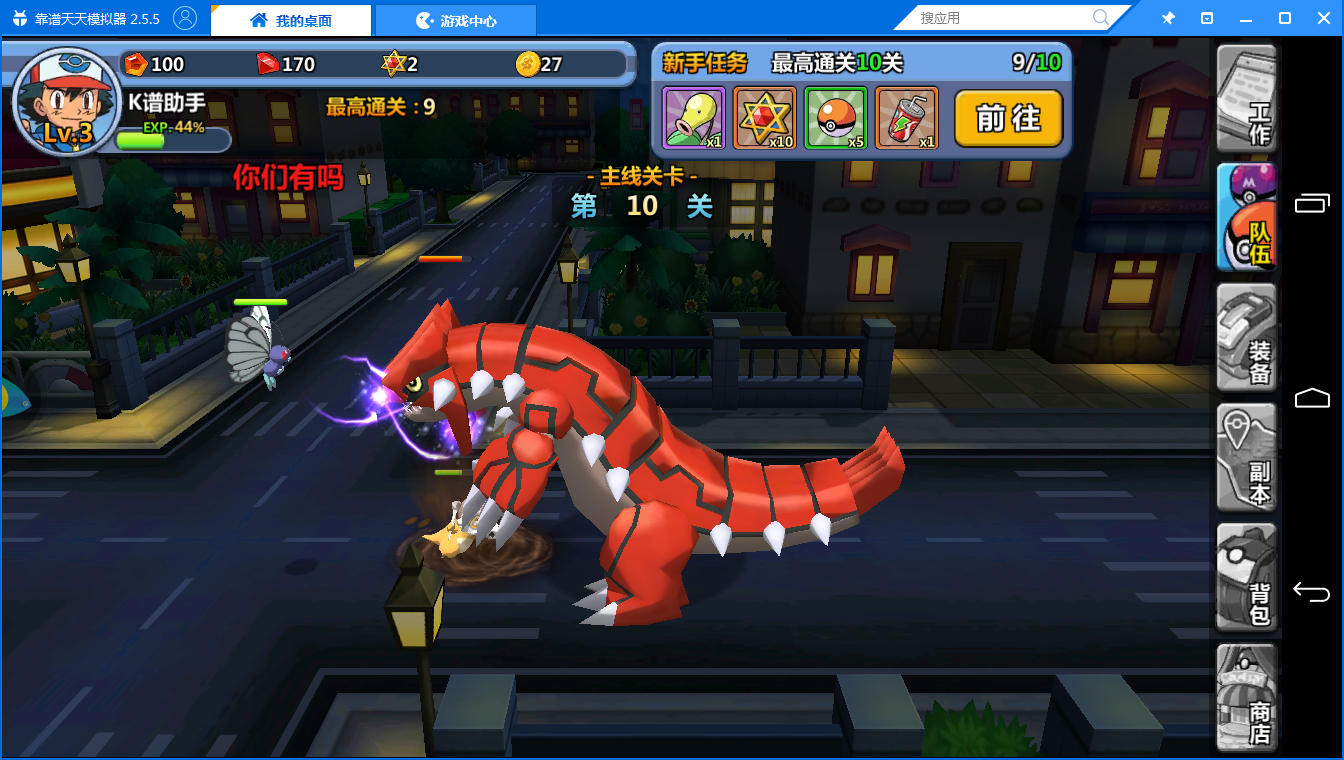Go to the newbie quest via 前往
1344x760 pixels.
coord(1008,119)
